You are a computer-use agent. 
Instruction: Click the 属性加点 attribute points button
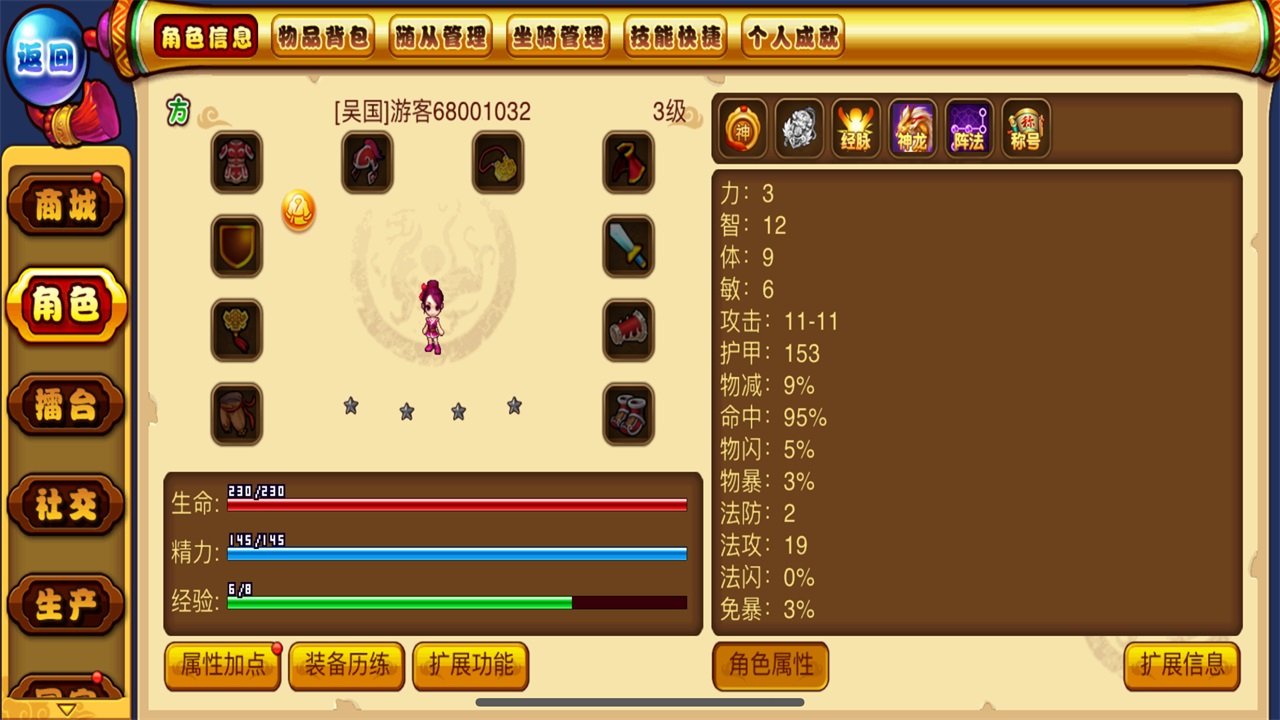pos(222,666)
